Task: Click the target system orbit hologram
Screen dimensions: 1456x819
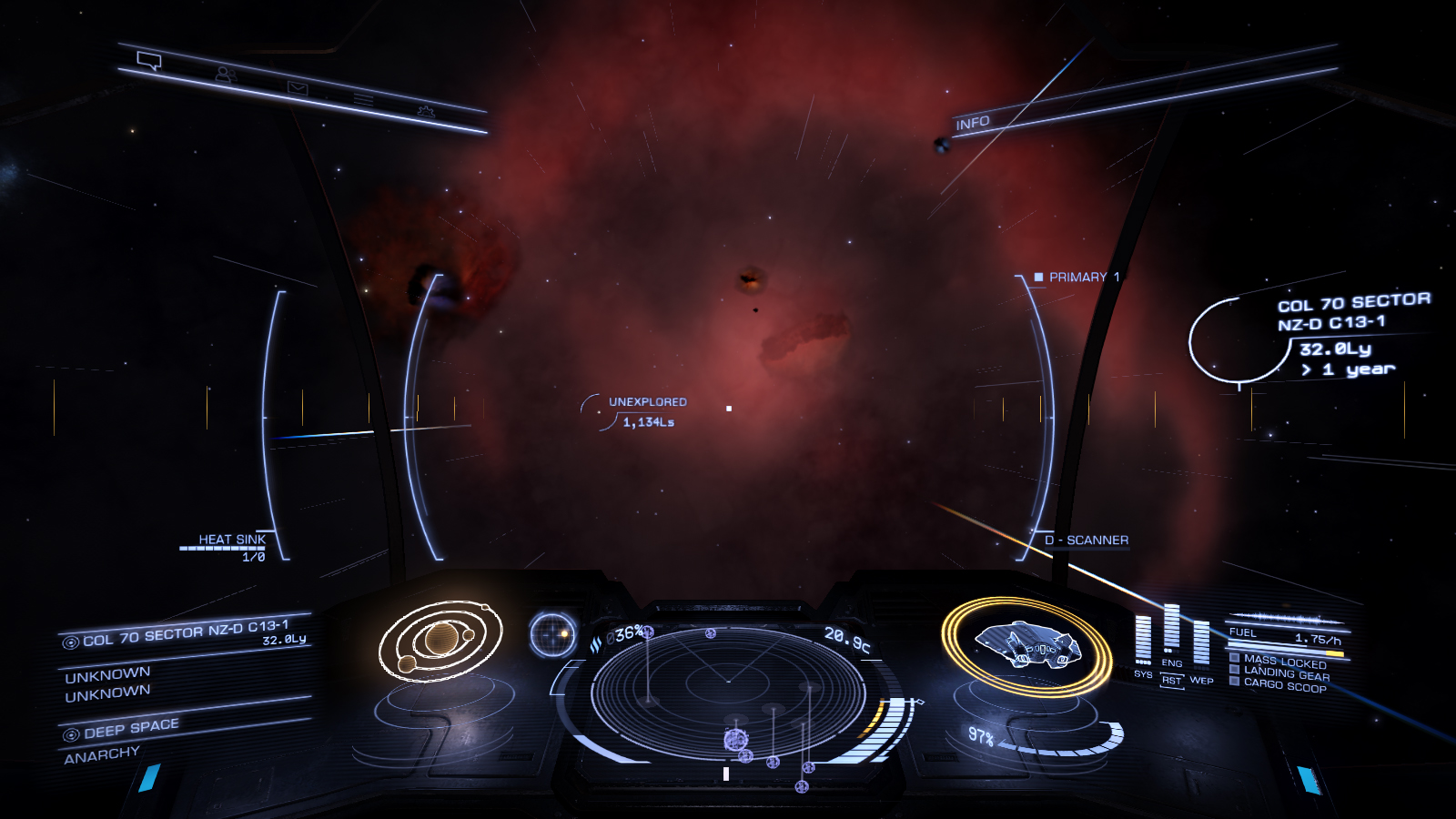Action: (x=440, y=640)
